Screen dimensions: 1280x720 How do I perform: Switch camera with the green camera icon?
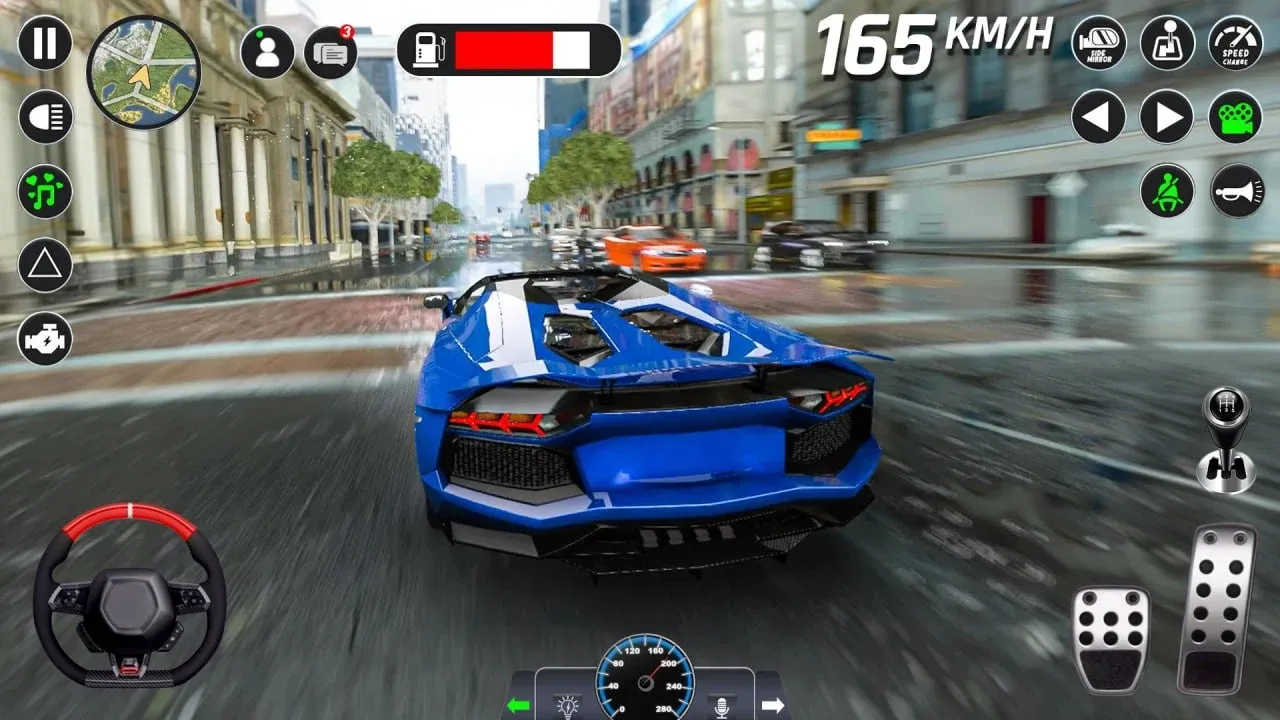(x=1236, y=117)
